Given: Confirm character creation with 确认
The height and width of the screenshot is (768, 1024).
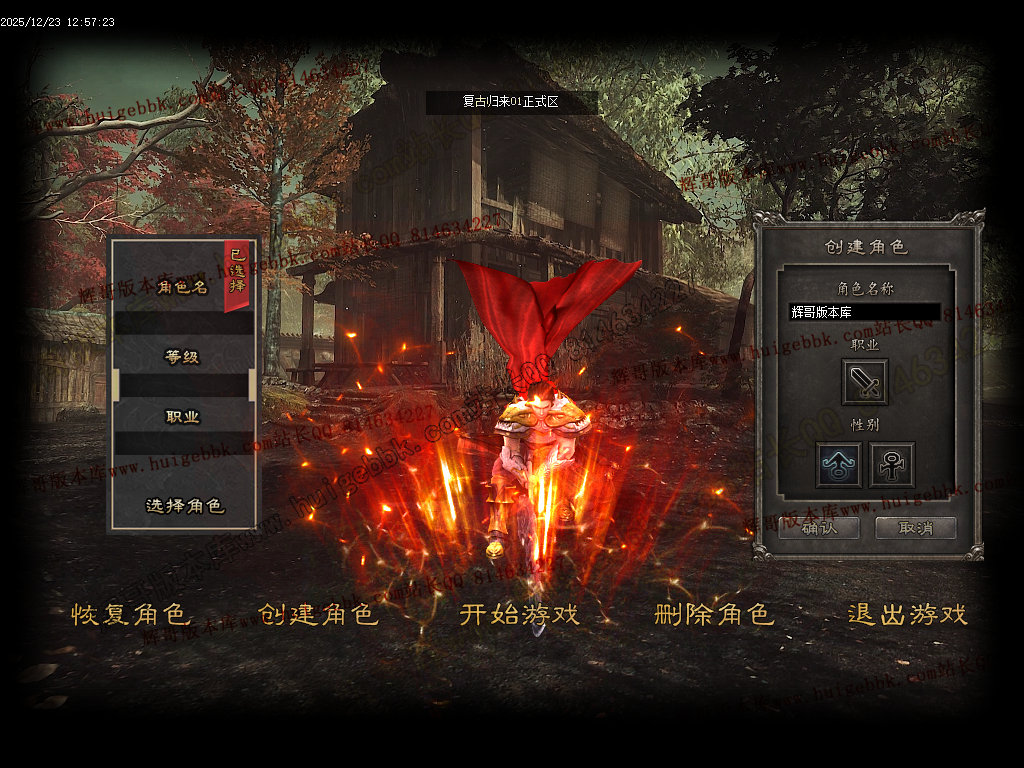Looking at the screenshot, I should pyautogui.click(x=819, y=528).
